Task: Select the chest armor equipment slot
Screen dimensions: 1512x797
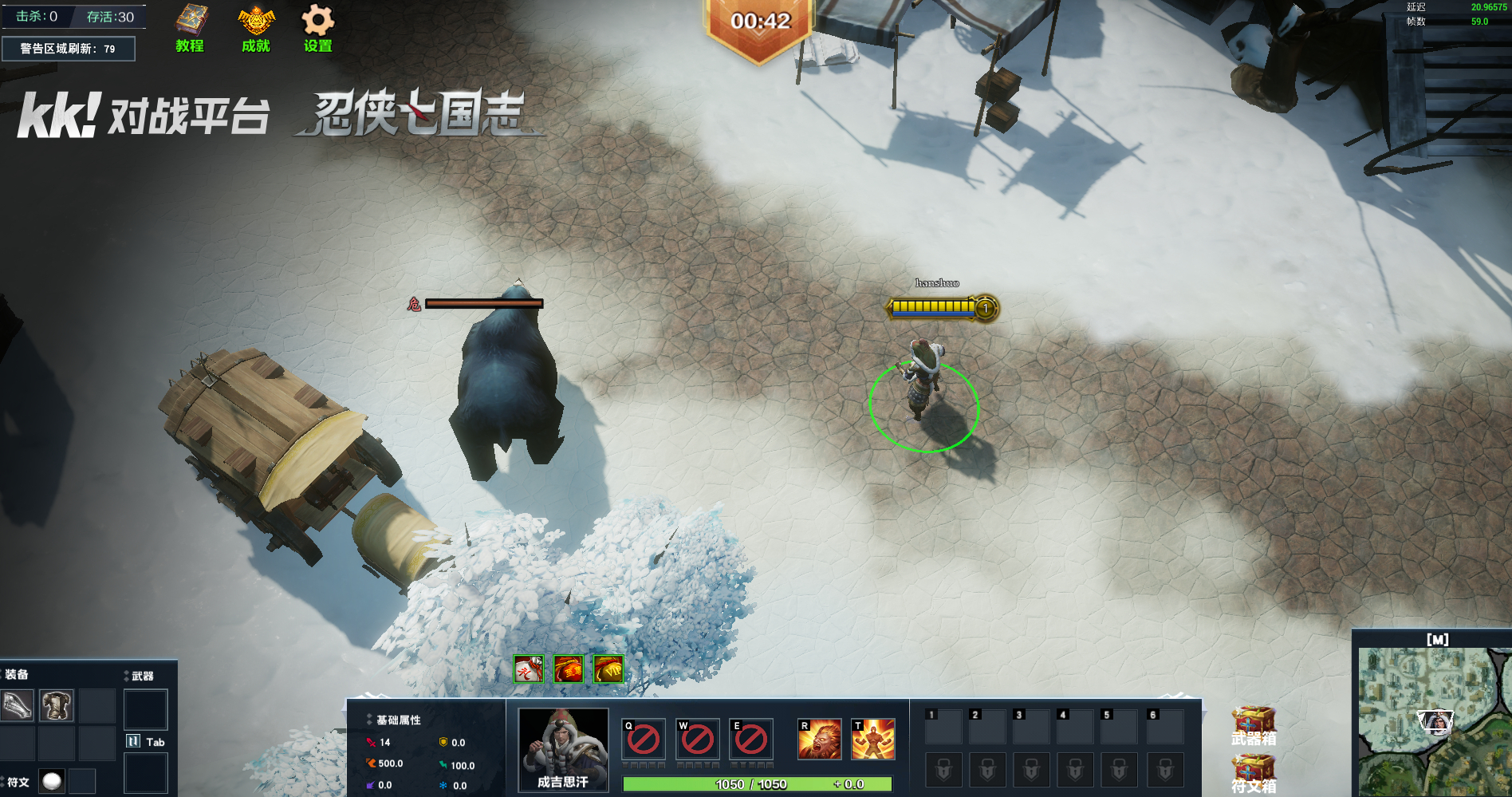Action: [57, 705]
